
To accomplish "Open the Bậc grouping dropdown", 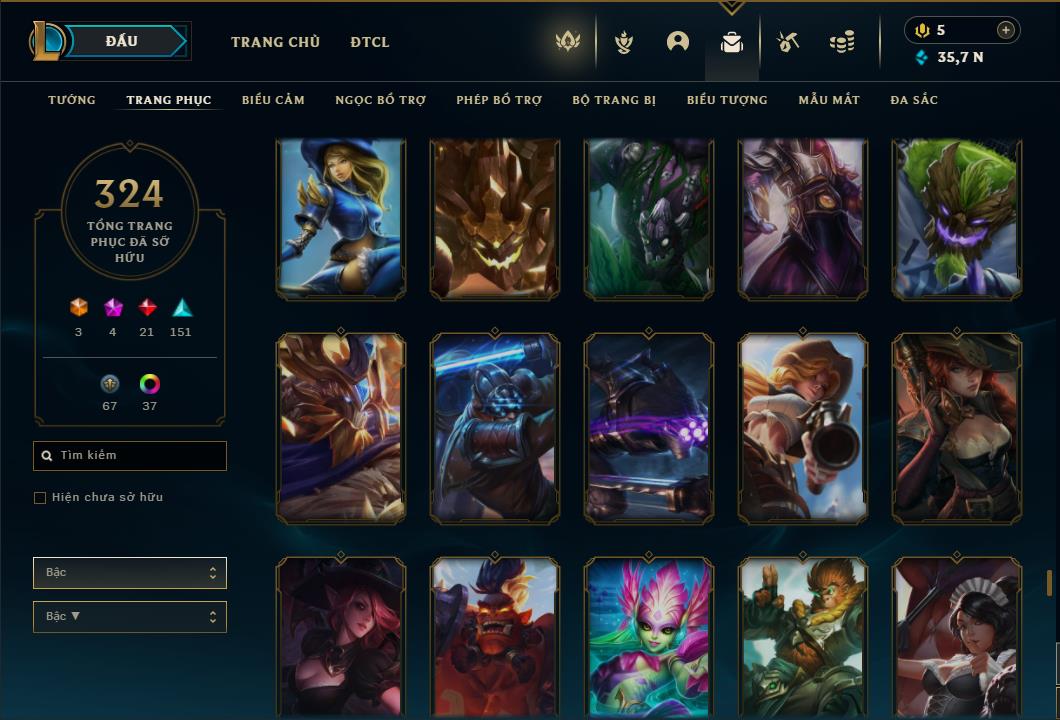I will click(x=130, y=573).
